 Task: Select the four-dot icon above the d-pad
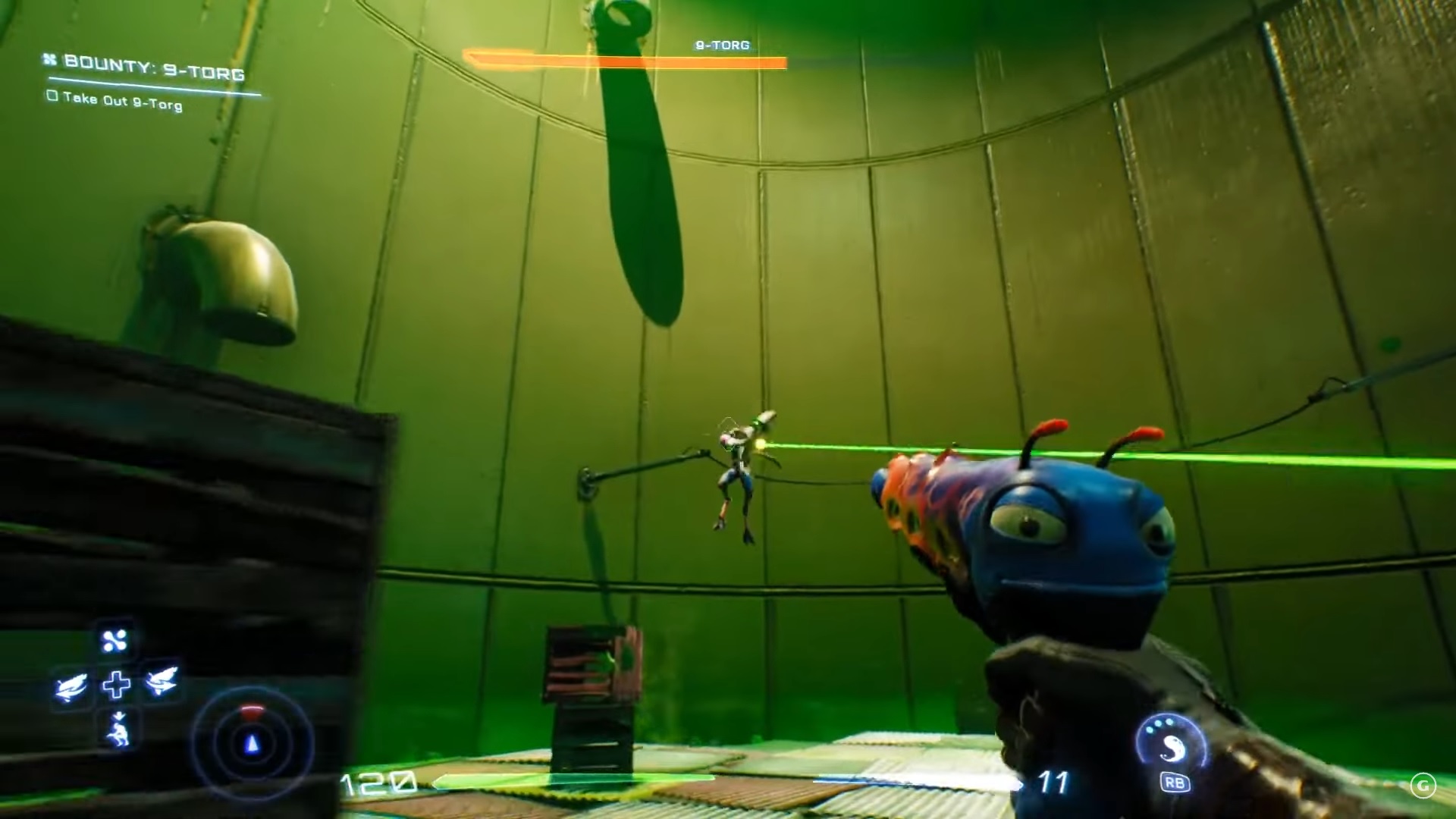pos(115,642)
